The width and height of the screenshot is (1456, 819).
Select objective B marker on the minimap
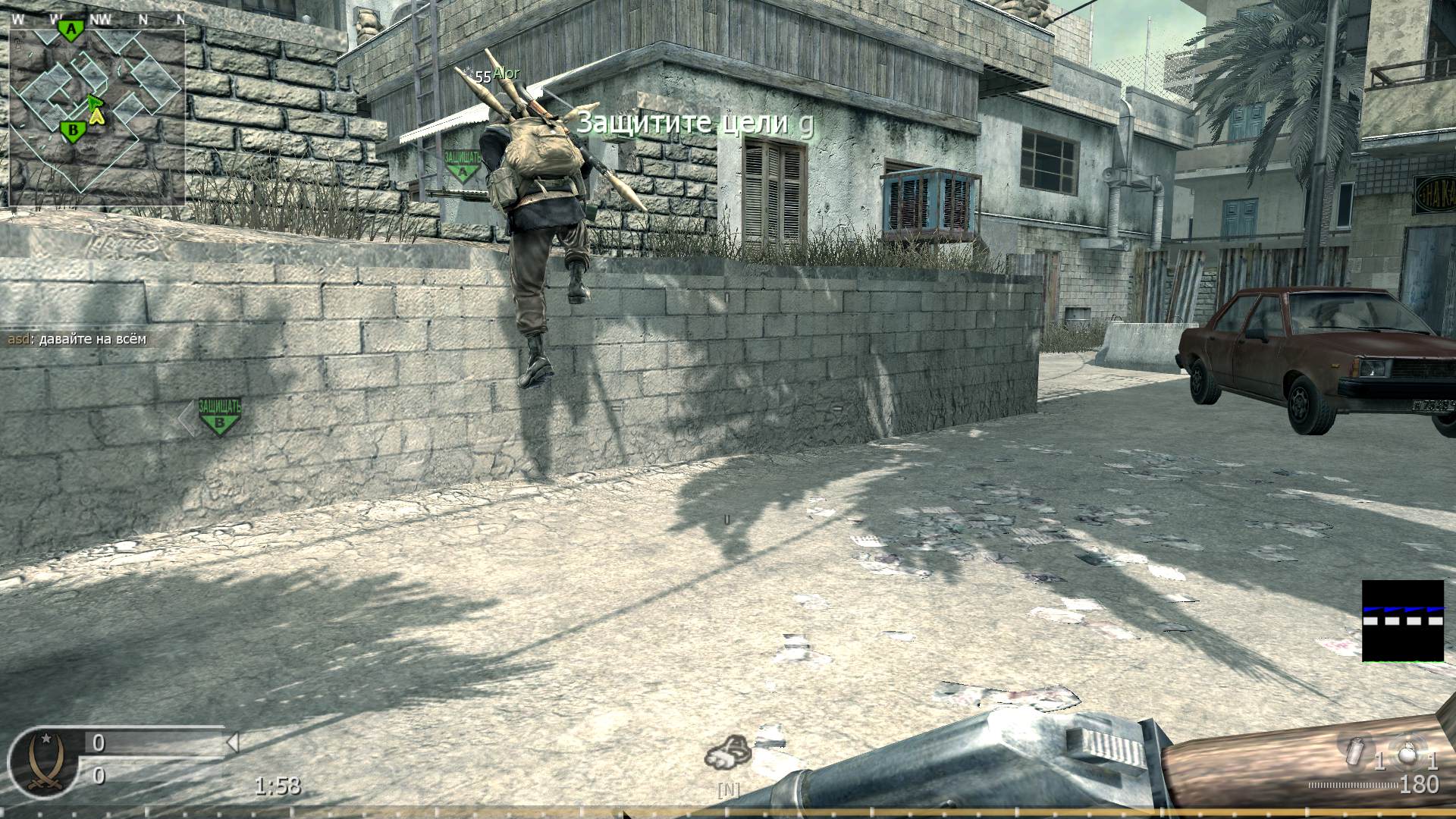point(73,131)
